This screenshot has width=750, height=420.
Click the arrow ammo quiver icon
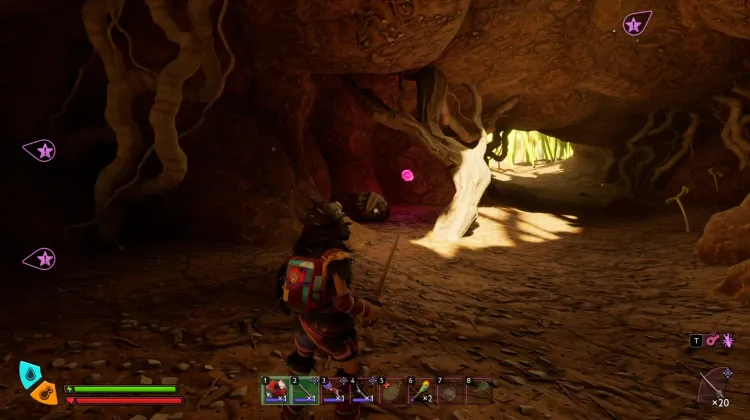click(x=713, y=383)
